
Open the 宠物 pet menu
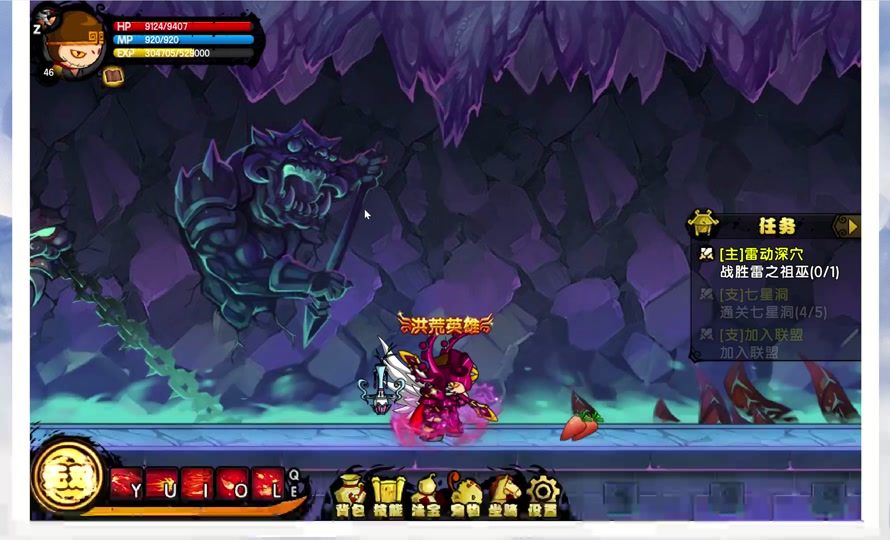coord(465,495)
